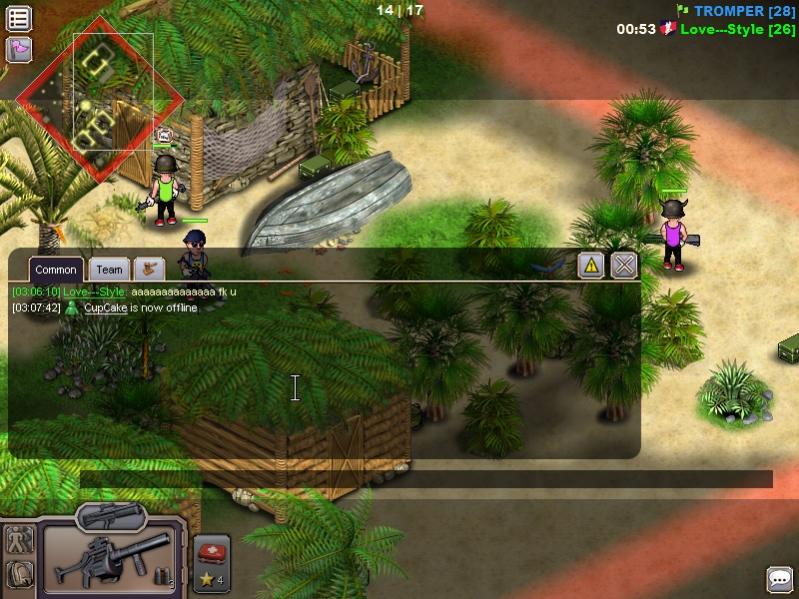Open the main menu list icon
799x599 pixels.
[18, 18]
